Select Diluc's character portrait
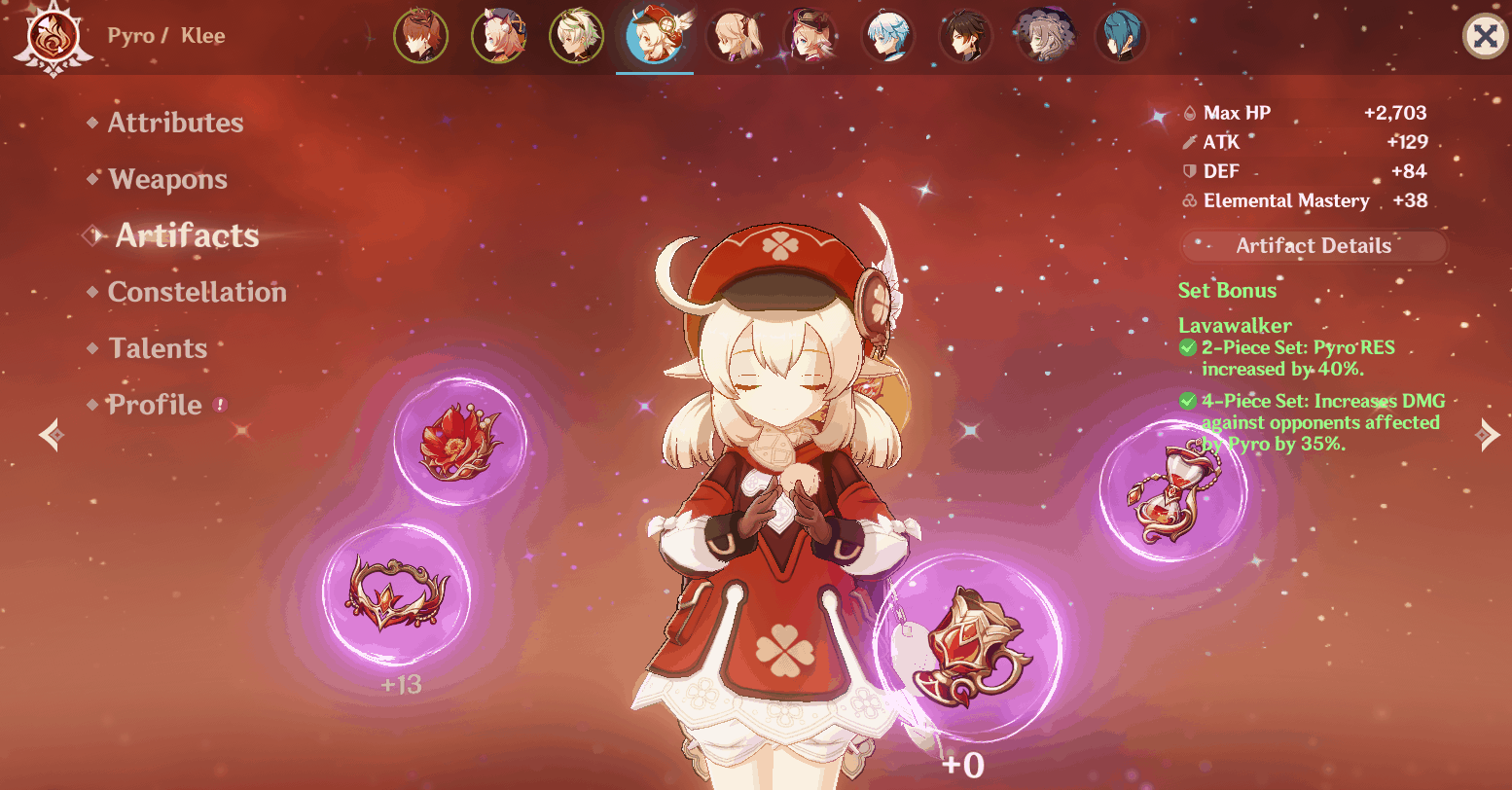Viewport: 1512px width, 790px height. coord(421,36)
